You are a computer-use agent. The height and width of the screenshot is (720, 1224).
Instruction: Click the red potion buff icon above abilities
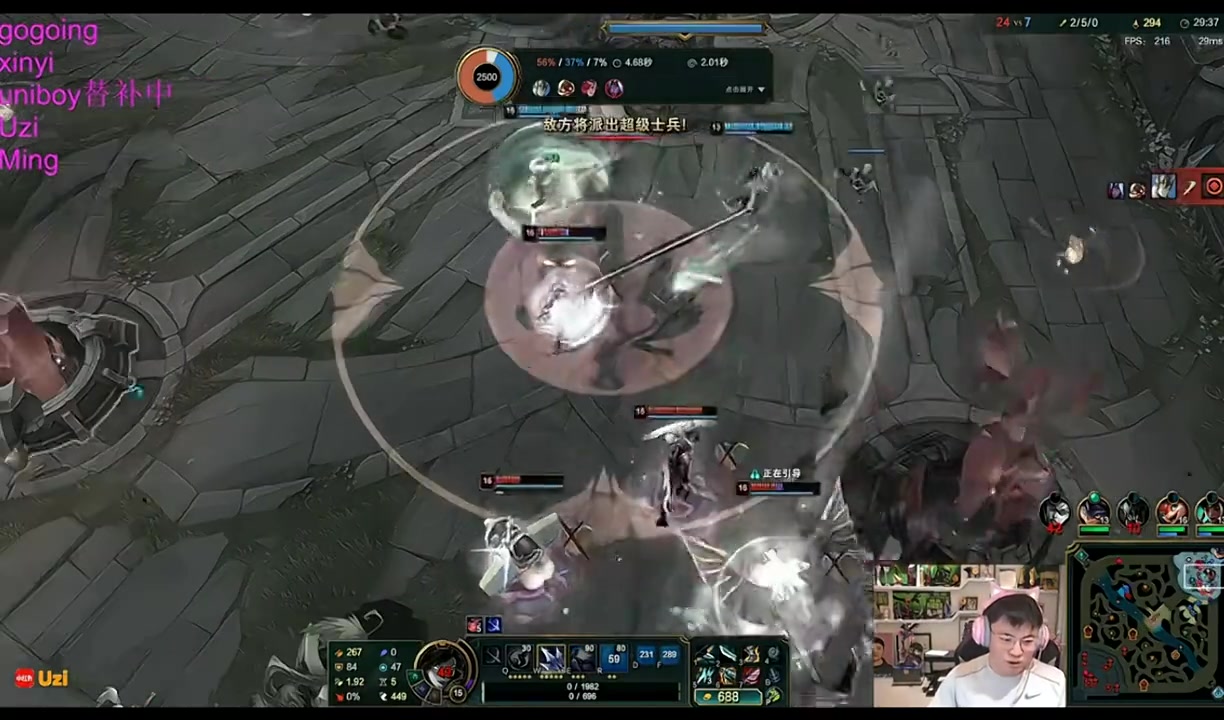pos(475,625)
